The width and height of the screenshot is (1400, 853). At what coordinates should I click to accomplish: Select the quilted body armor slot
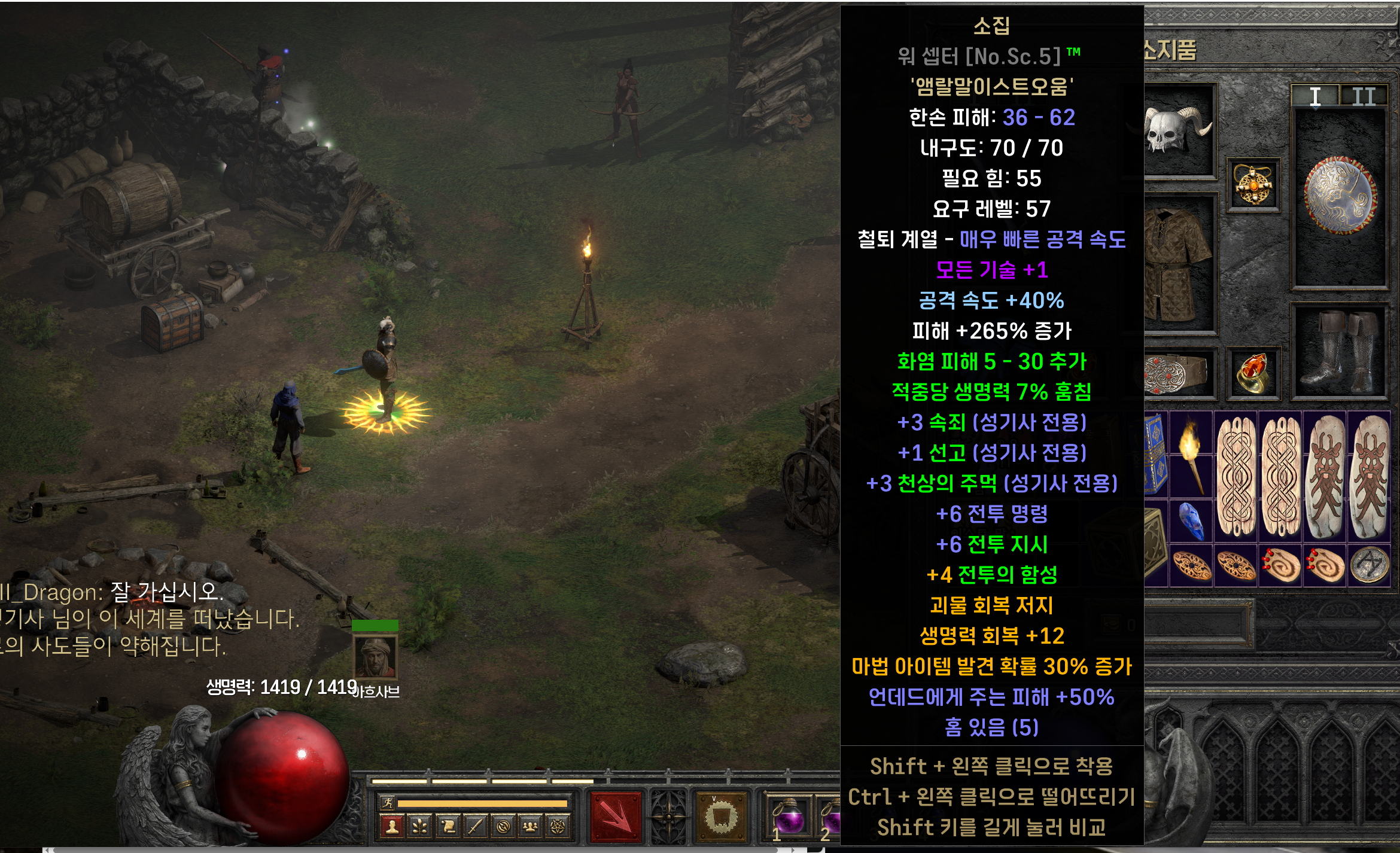click(x=1176, y=263)
